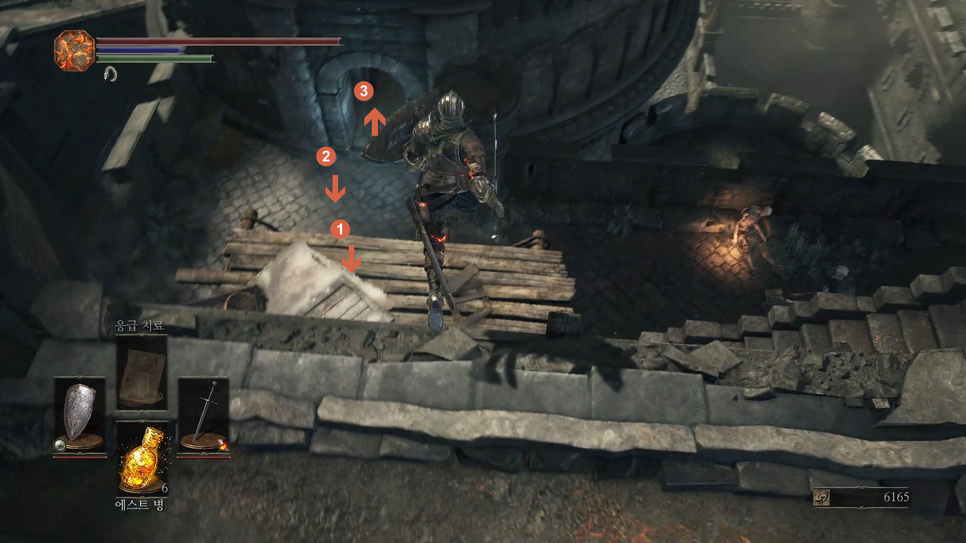Select the right-hand sword slot
This screenshot has width=966, height=543.
coord(203,415)
